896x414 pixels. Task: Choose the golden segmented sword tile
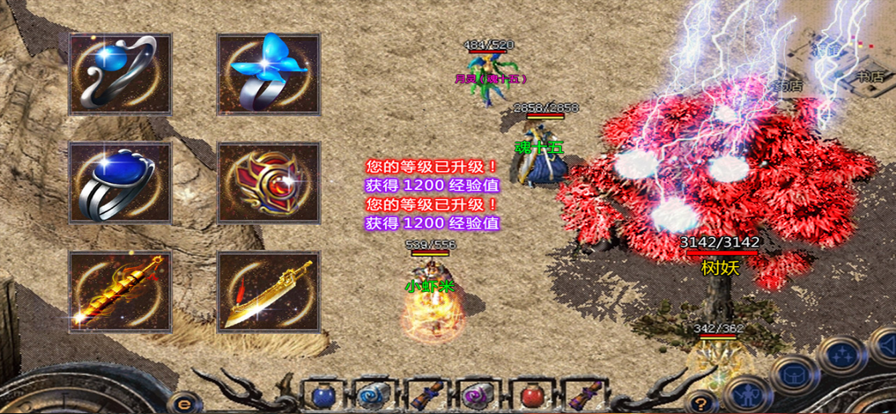[119, 291]
